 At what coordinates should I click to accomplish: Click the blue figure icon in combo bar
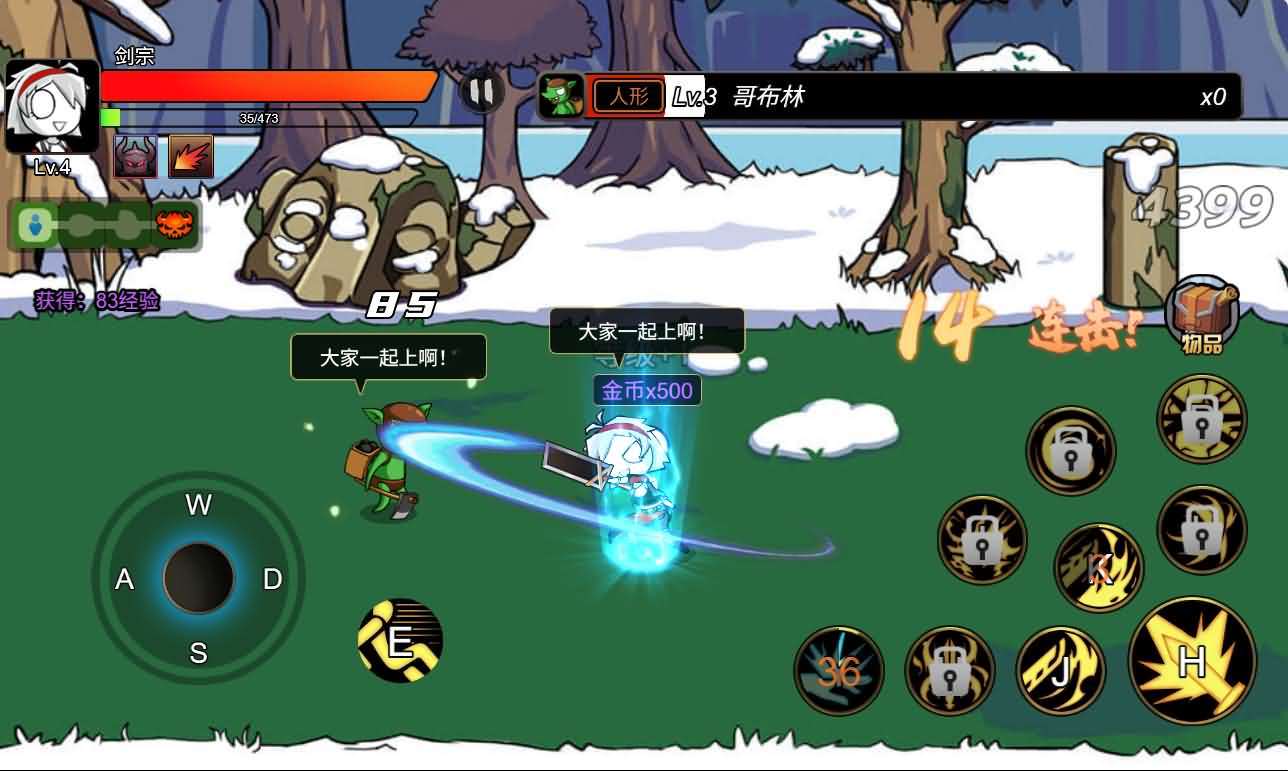click(36, 225)
